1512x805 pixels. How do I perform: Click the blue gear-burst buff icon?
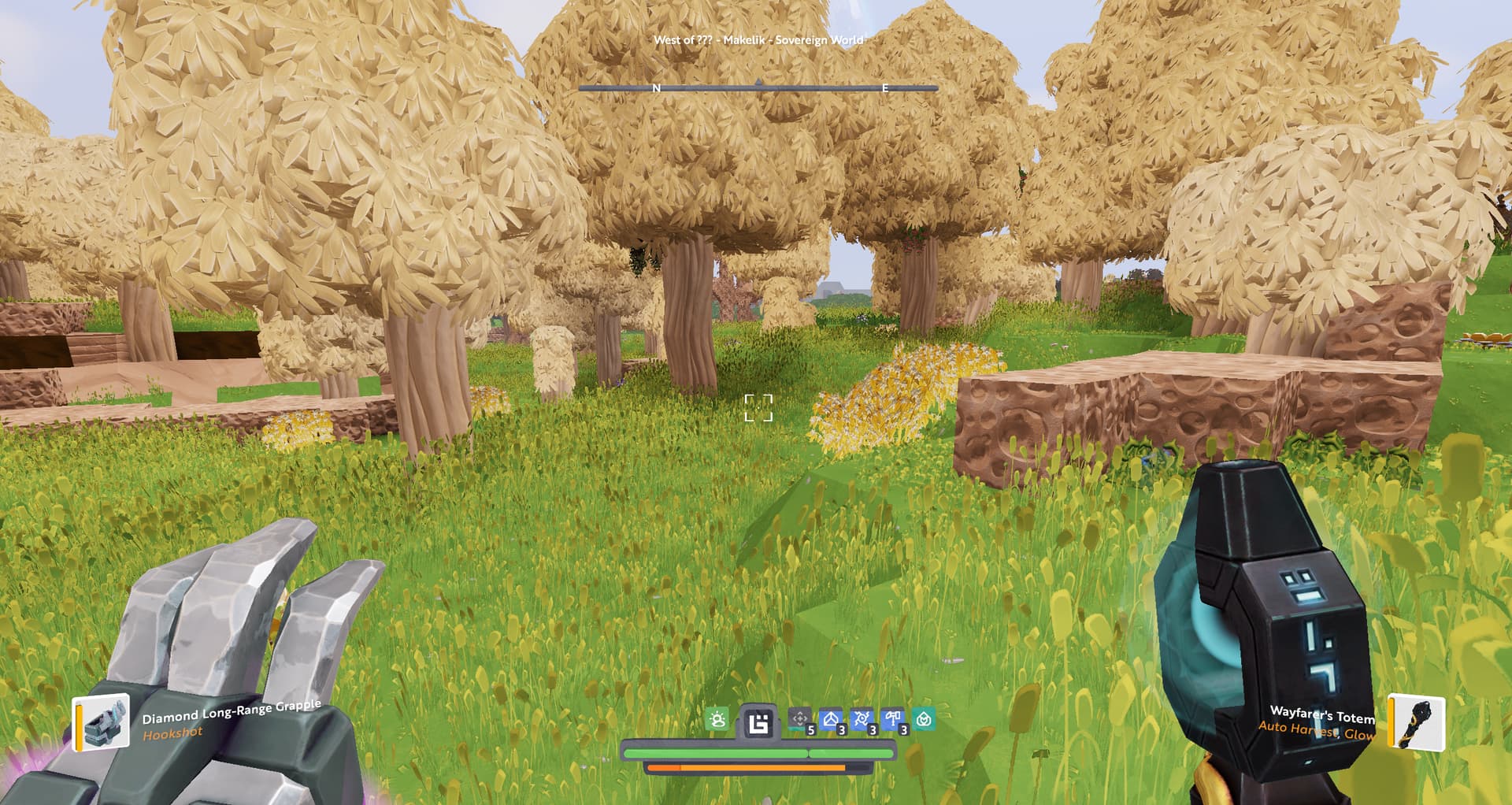(862, 719)
